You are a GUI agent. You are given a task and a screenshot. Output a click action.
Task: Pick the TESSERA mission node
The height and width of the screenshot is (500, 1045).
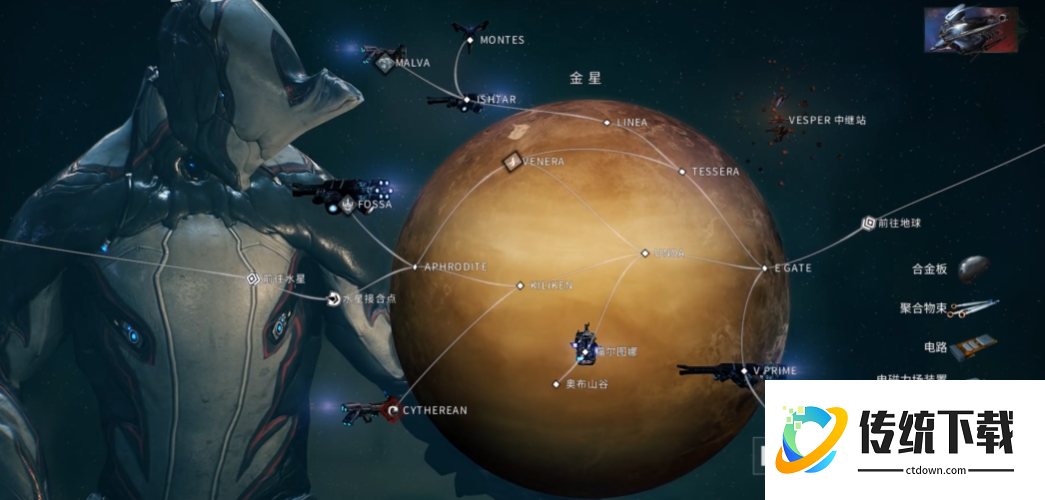(x=683, y=172)
